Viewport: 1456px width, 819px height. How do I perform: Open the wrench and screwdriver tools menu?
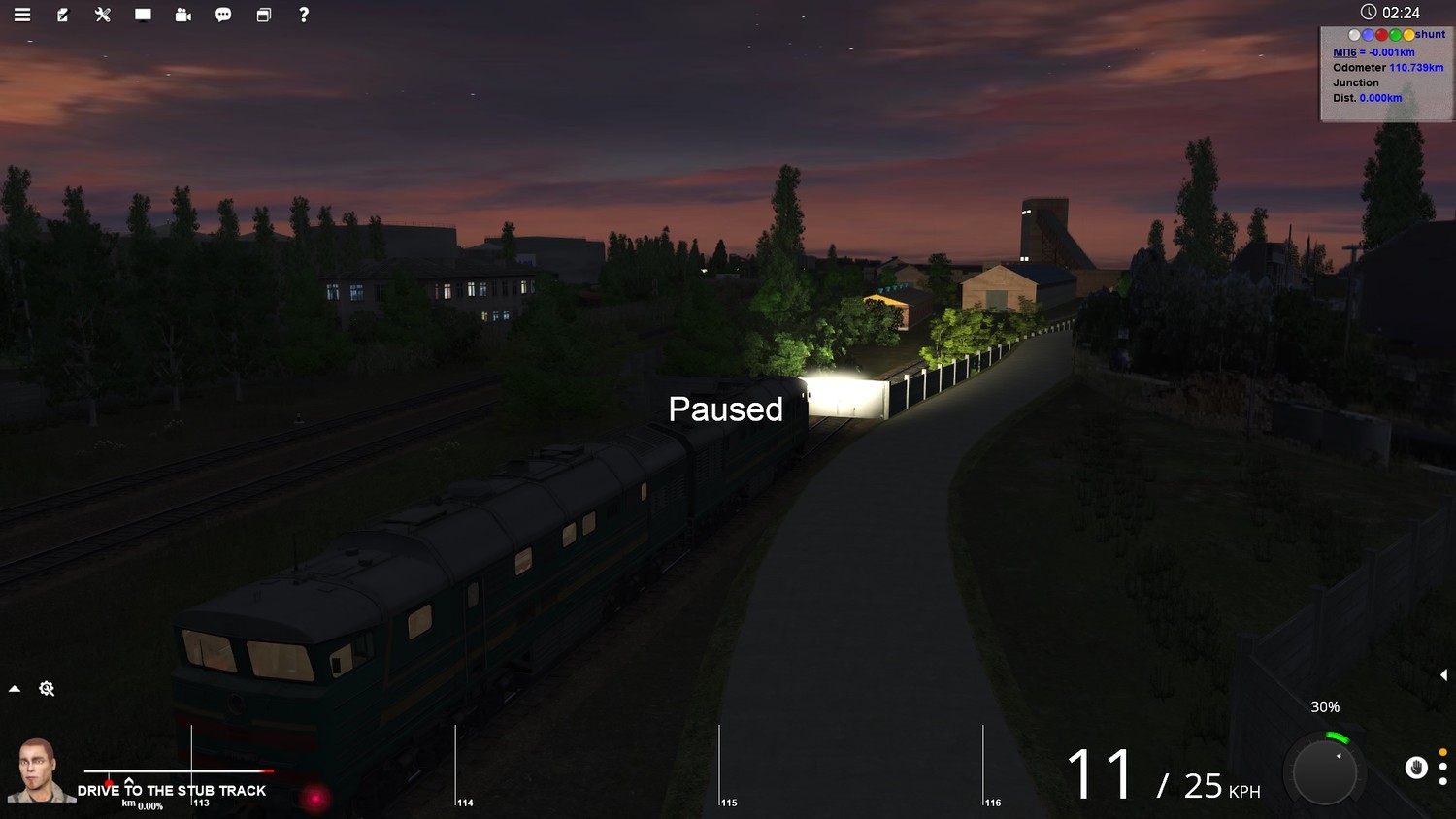click(103, 15)
